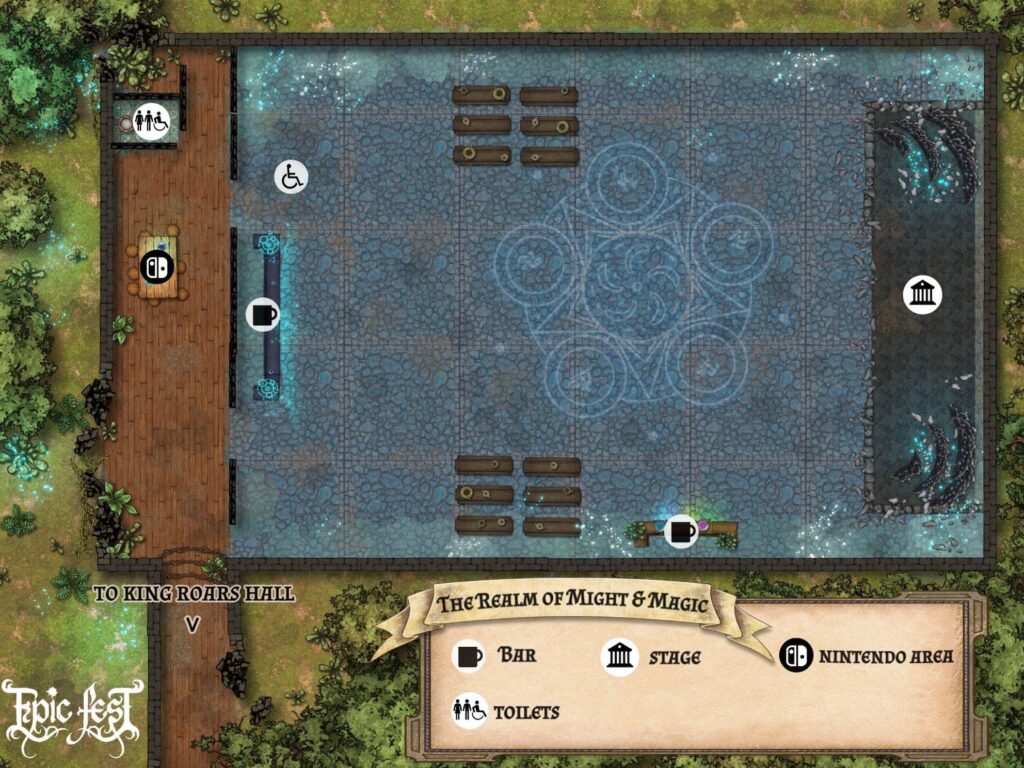Click the mug marker on the flowered wooden bar
This screenshot has height=768, width=1024.
[x=681, y=530]
